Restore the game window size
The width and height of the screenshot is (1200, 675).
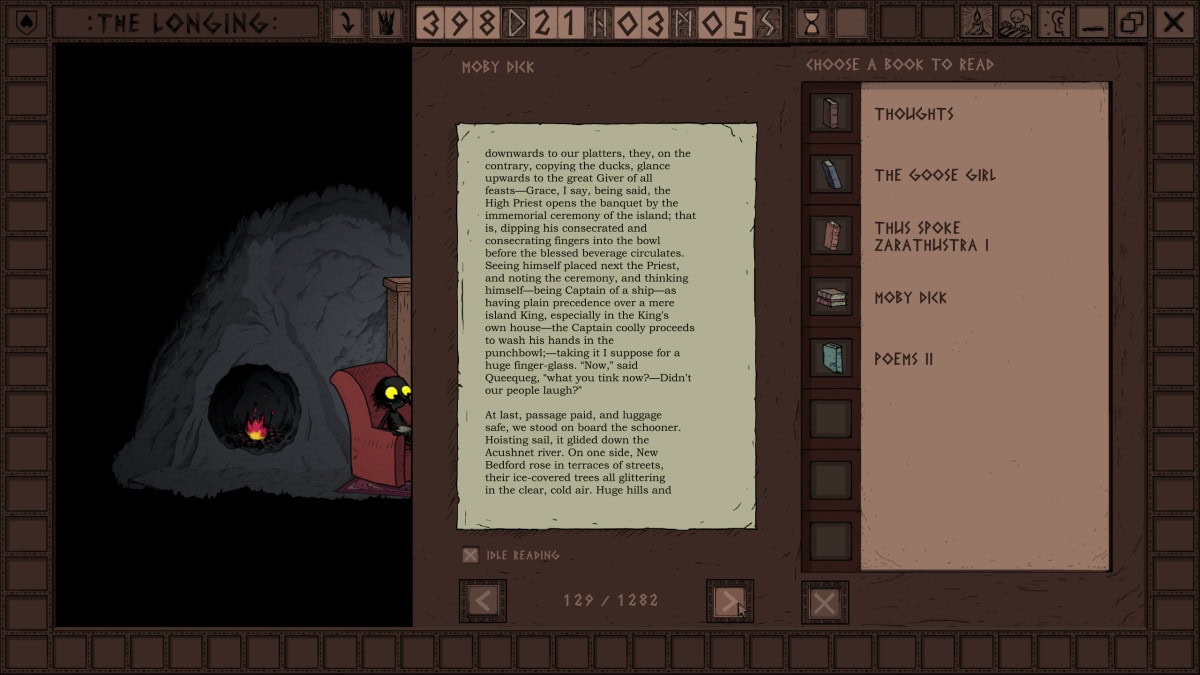click(1133, 22)
